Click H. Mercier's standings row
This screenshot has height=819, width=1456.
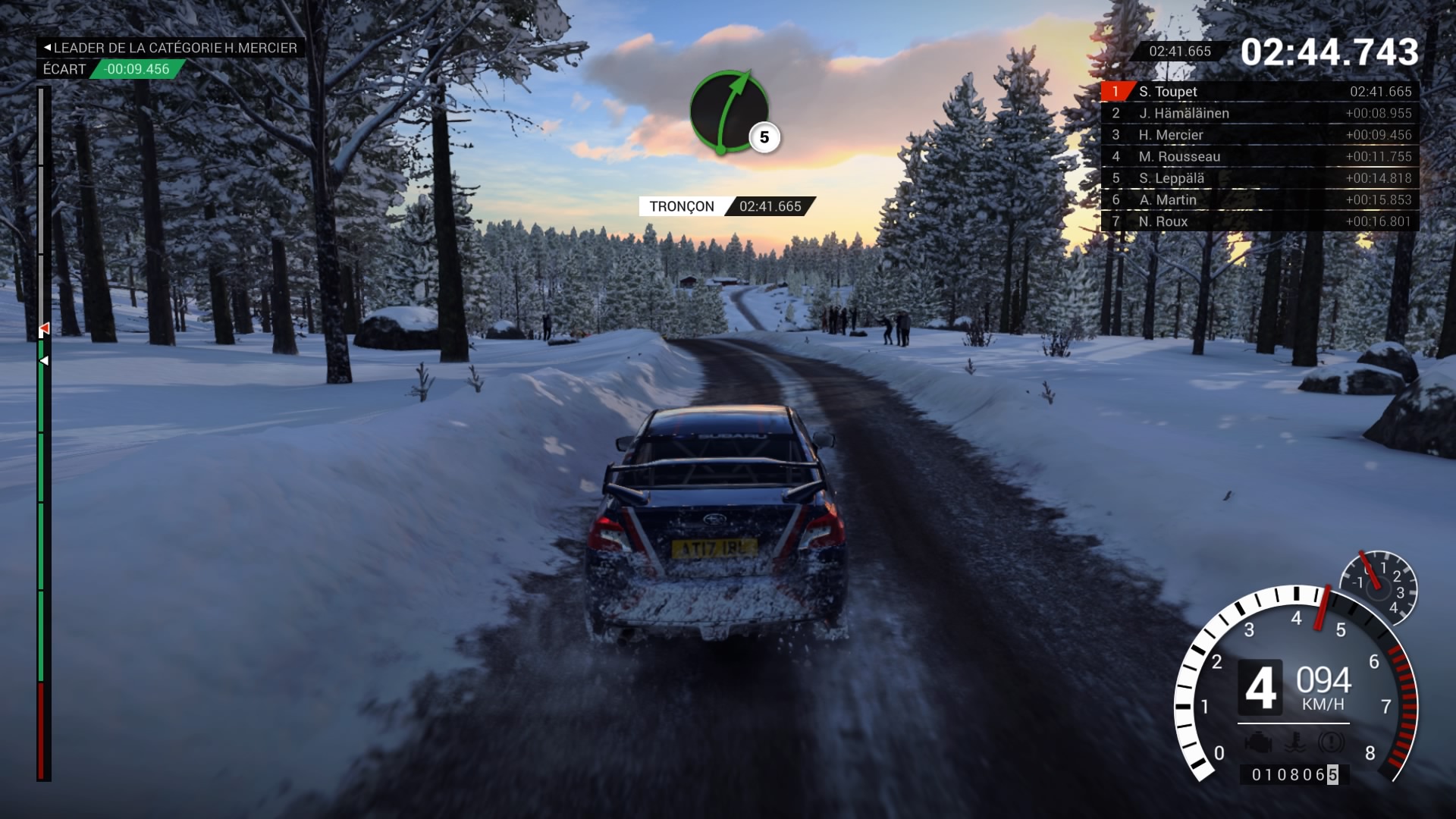coord(1259,135)
